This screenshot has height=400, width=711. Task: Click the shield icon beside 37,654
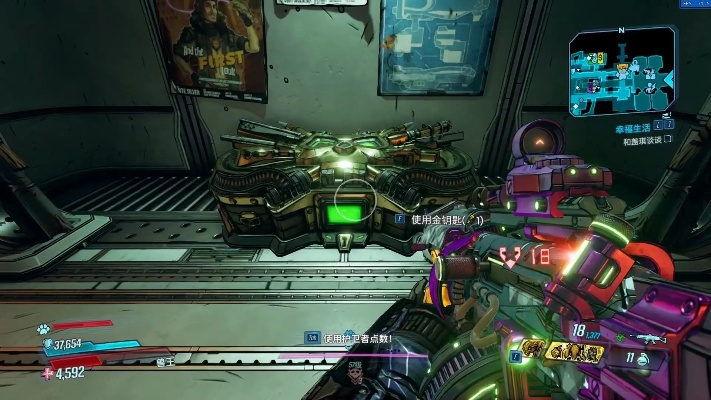[49, 345]
